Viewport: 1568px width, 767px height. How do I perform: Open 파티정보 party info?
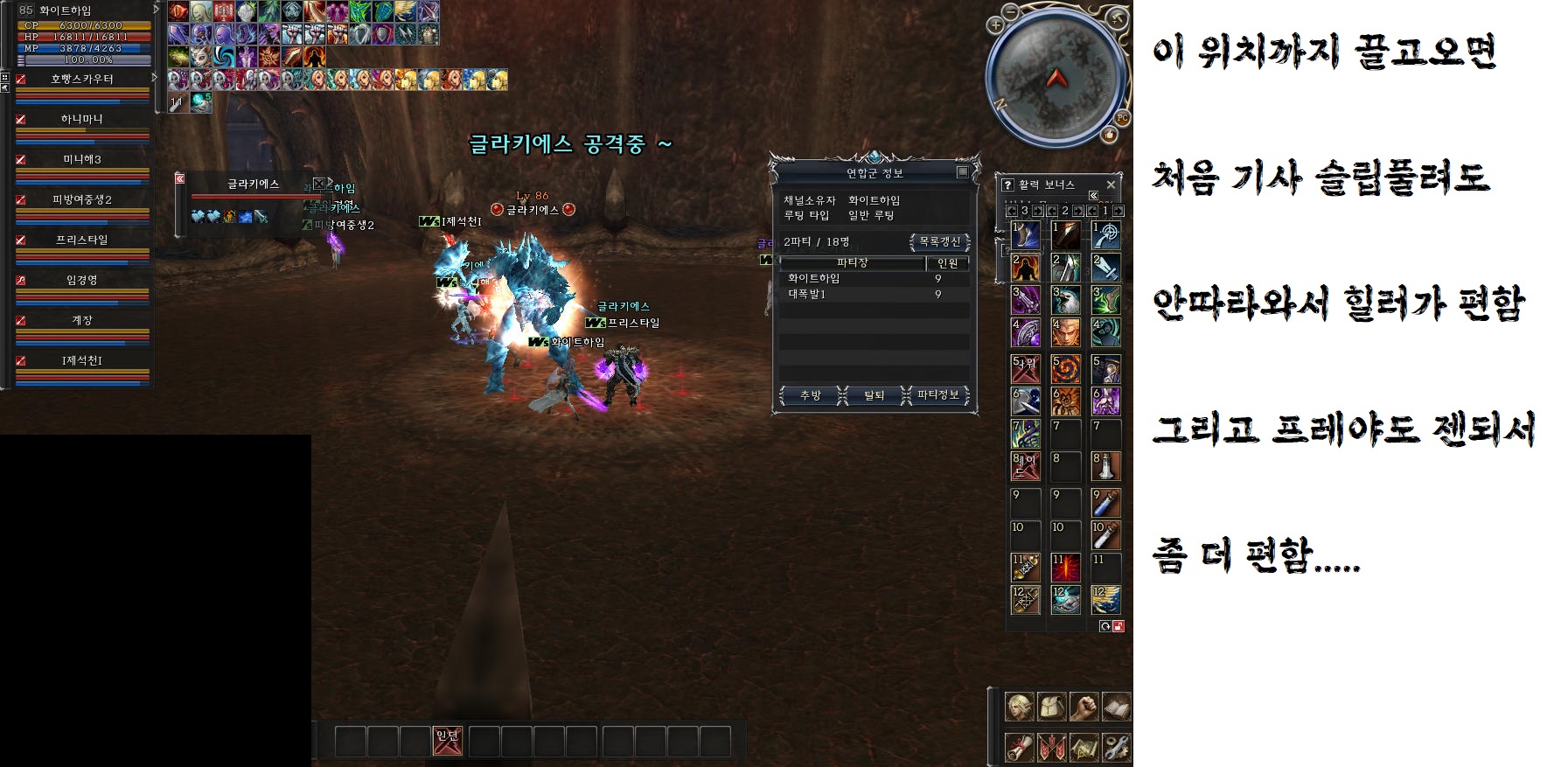[x=938, y=396]
